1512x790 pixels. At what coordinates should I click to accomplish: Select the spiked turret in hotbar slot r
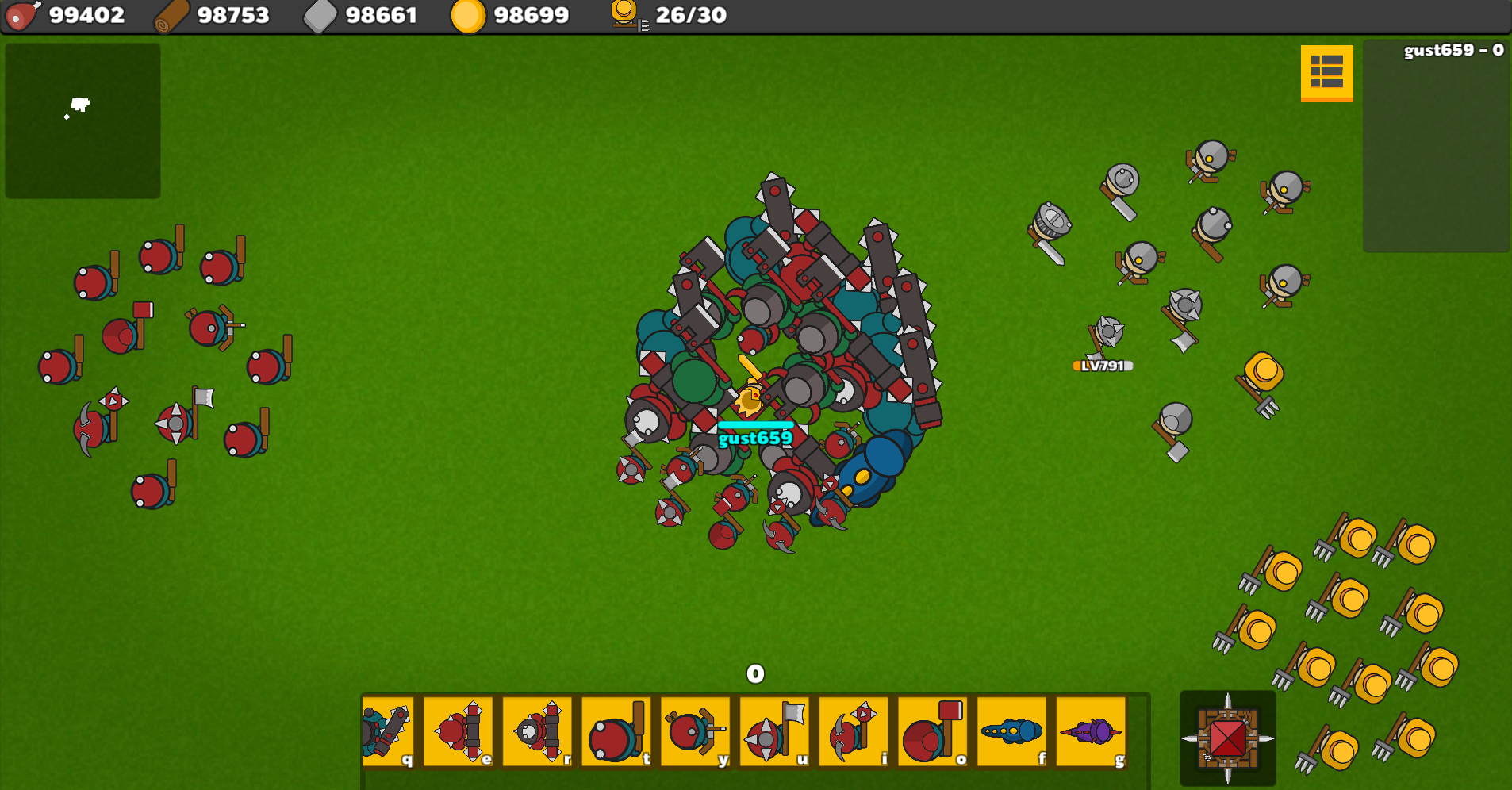click(x=538, y=730)
